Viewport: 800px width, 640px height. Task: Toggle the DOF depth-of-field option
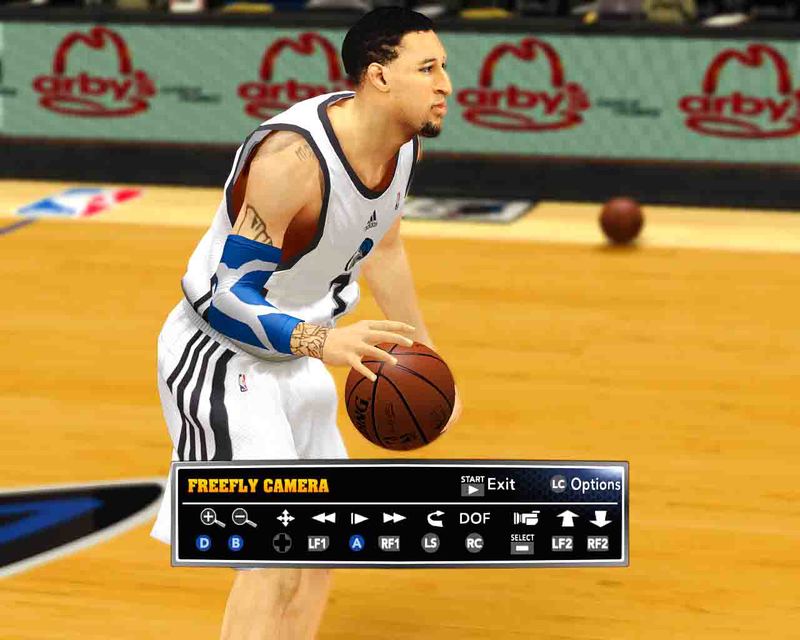coord(475,518)
